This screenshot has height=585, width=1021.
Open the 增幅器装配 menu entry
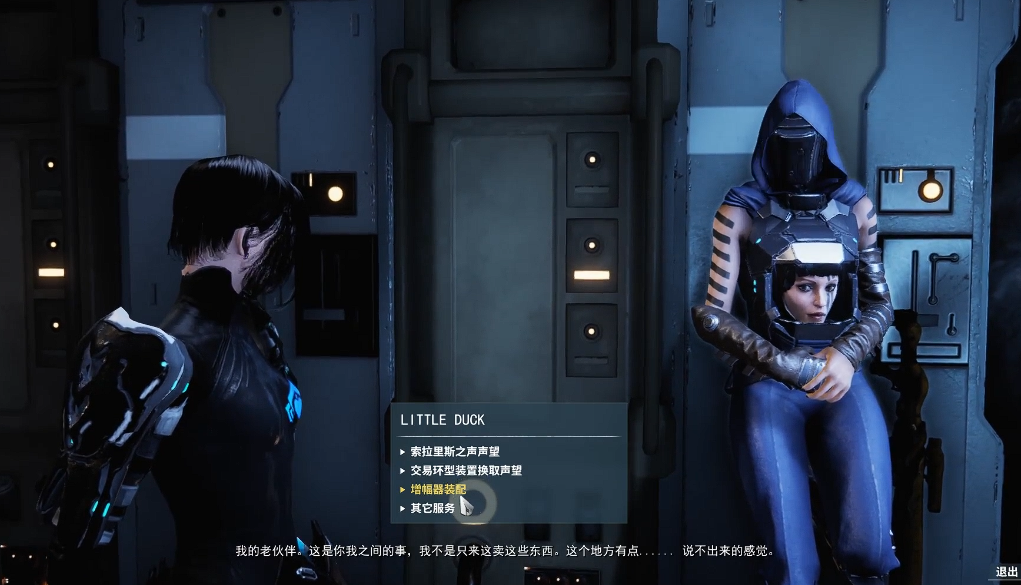pyautogui.click(x=438, y=489)
